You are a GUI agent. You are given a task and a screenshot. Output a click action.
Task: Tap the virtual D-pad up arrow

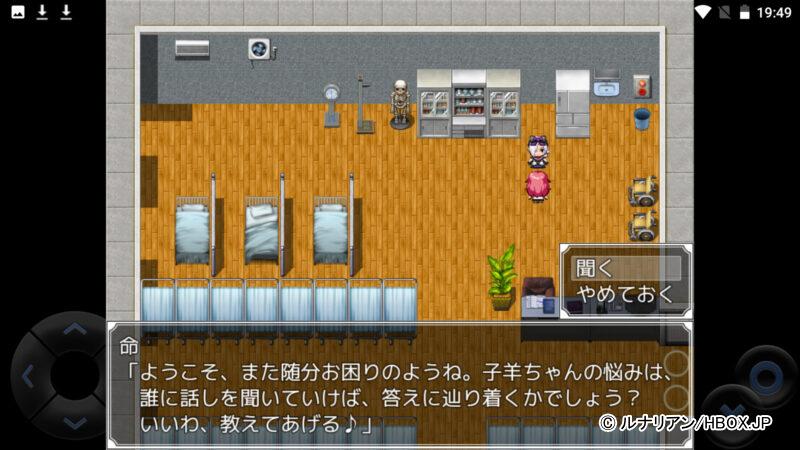click(75, 328)
